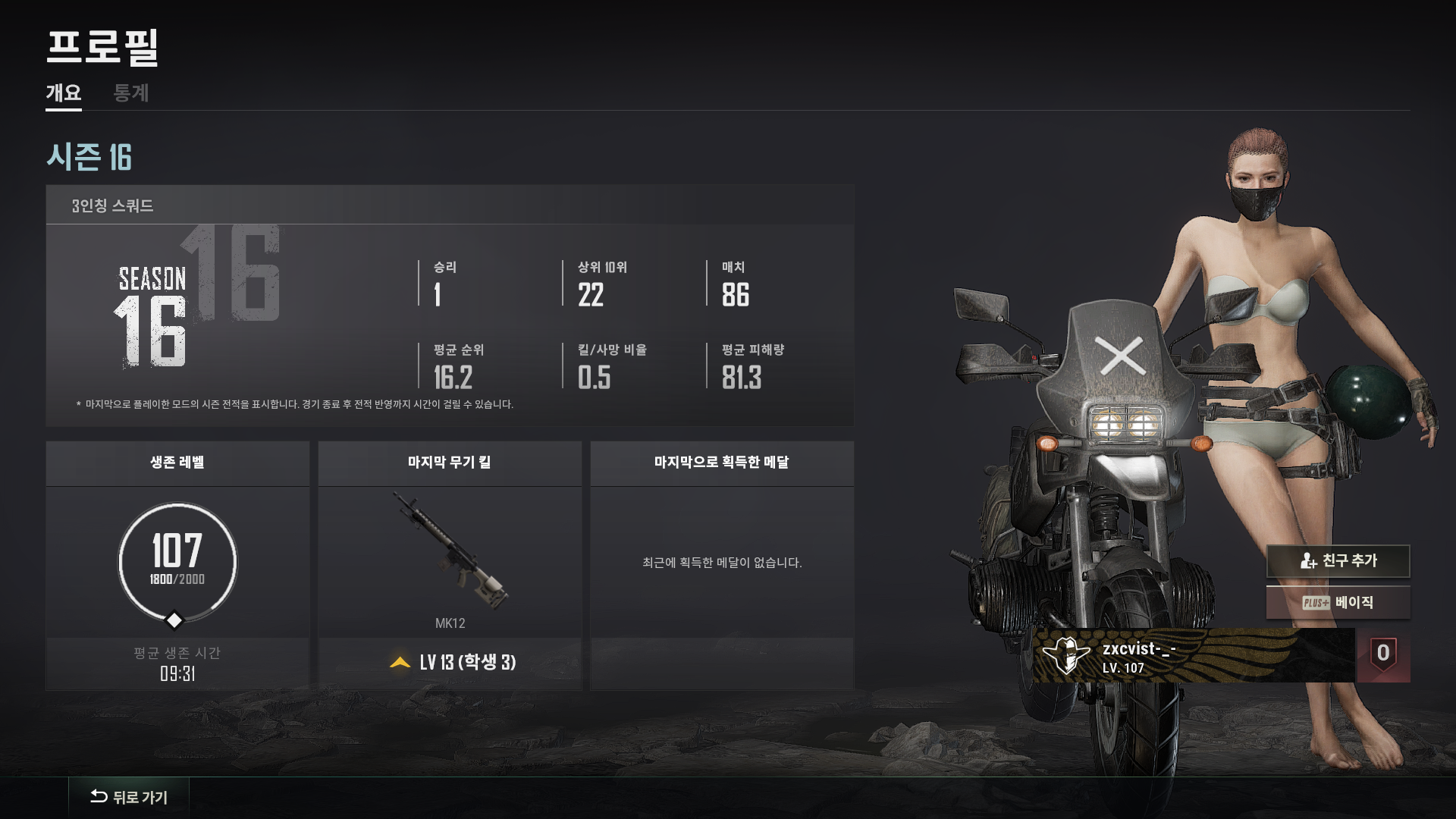Open the 마지막으로 획득한 메달 medal panel
1456x819 pixels.
tap(722, 563)
